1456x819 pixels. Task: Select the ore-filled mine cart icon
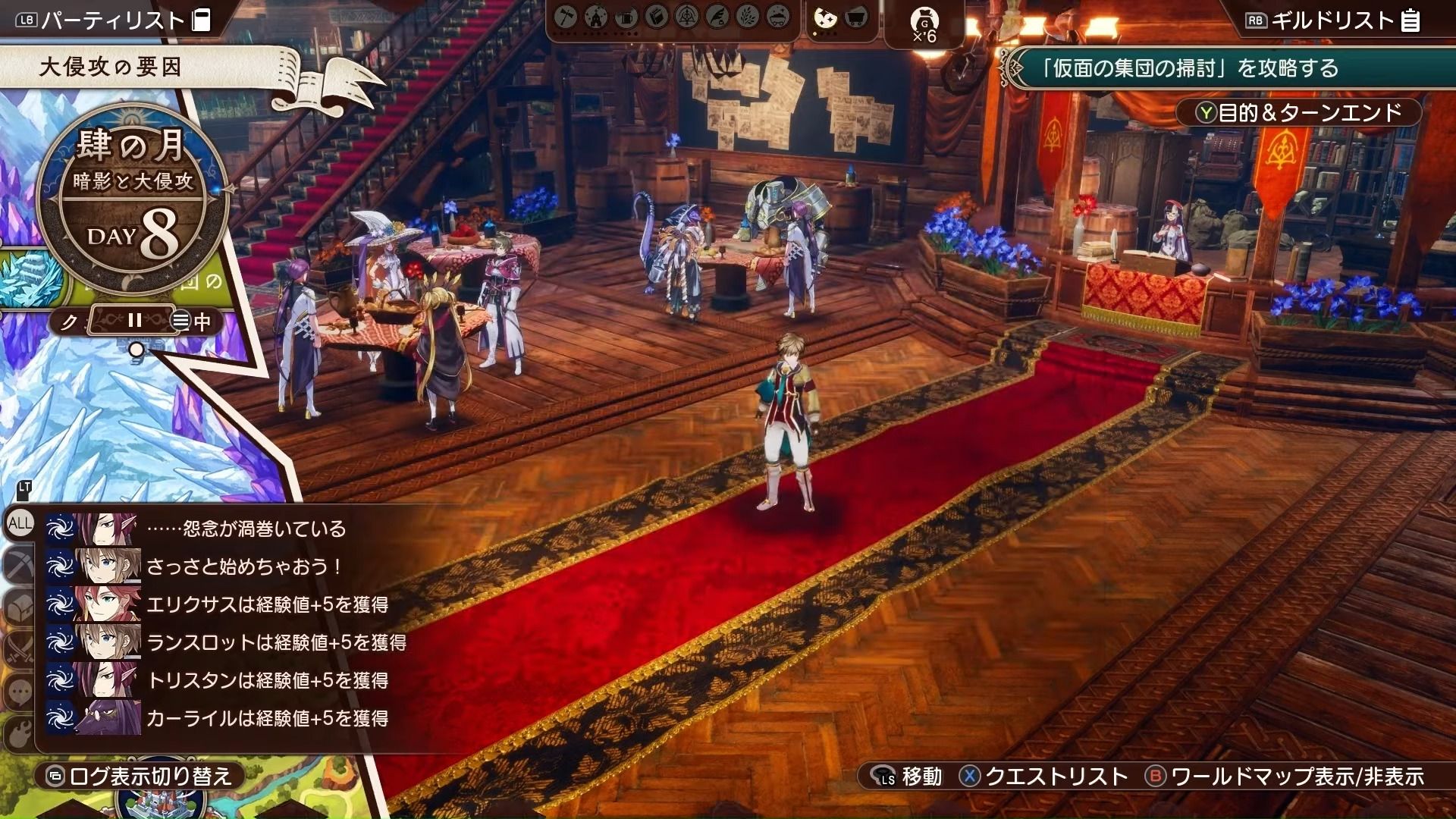point(778,17)
